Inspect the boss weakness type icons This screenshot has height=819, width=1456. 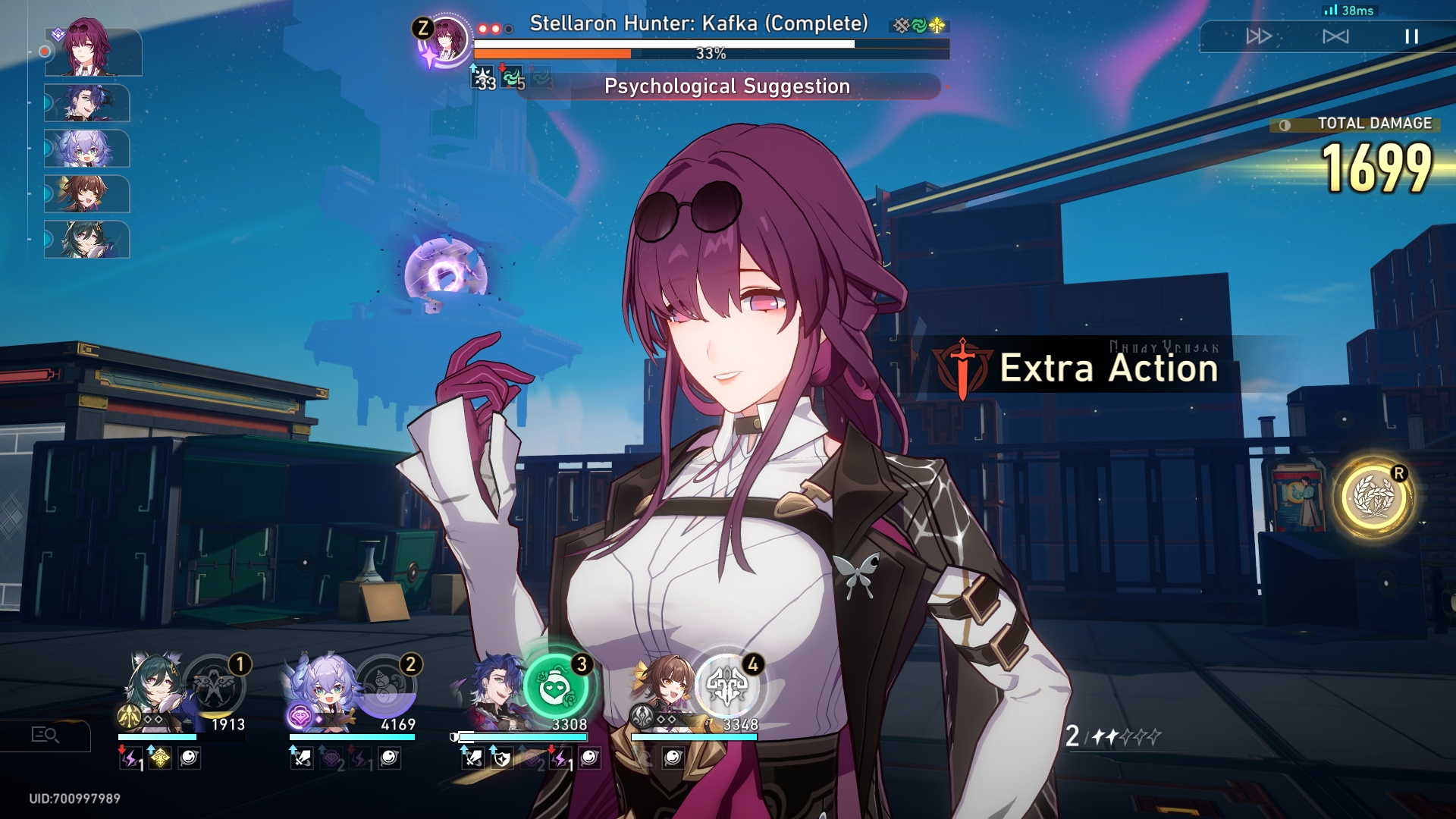point(919,26)
